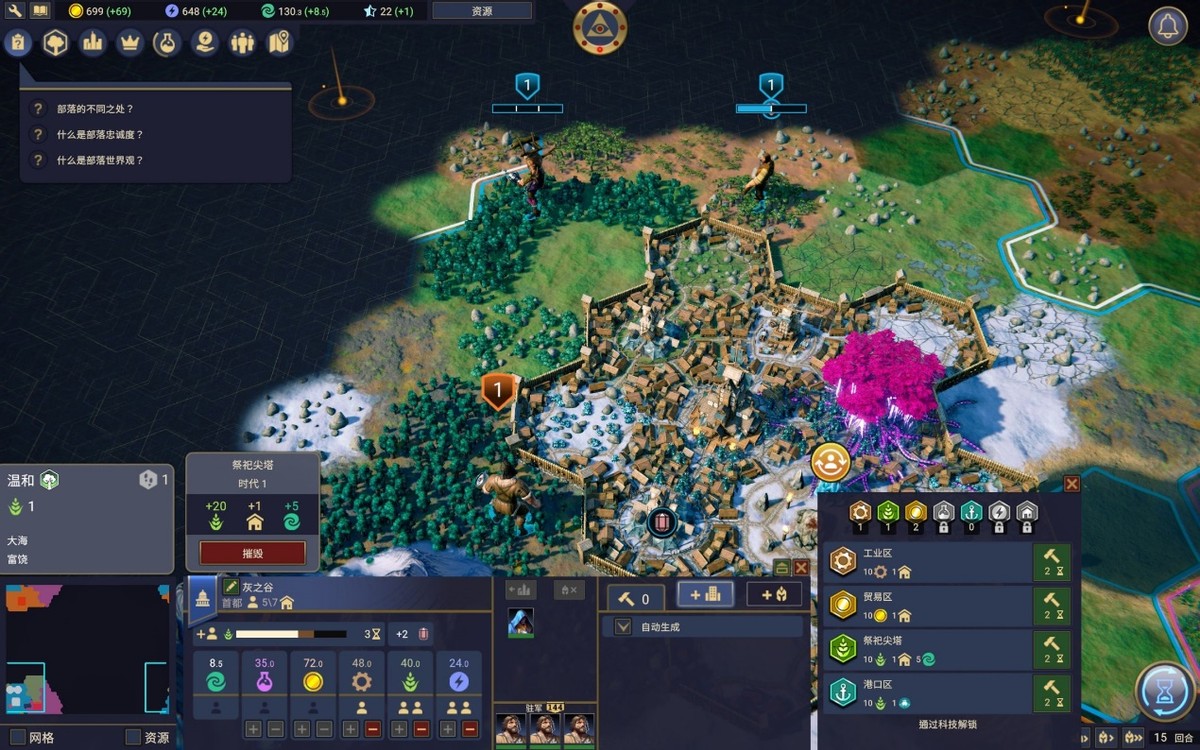Click the red 摧毁 destroy button

(252, 552)
